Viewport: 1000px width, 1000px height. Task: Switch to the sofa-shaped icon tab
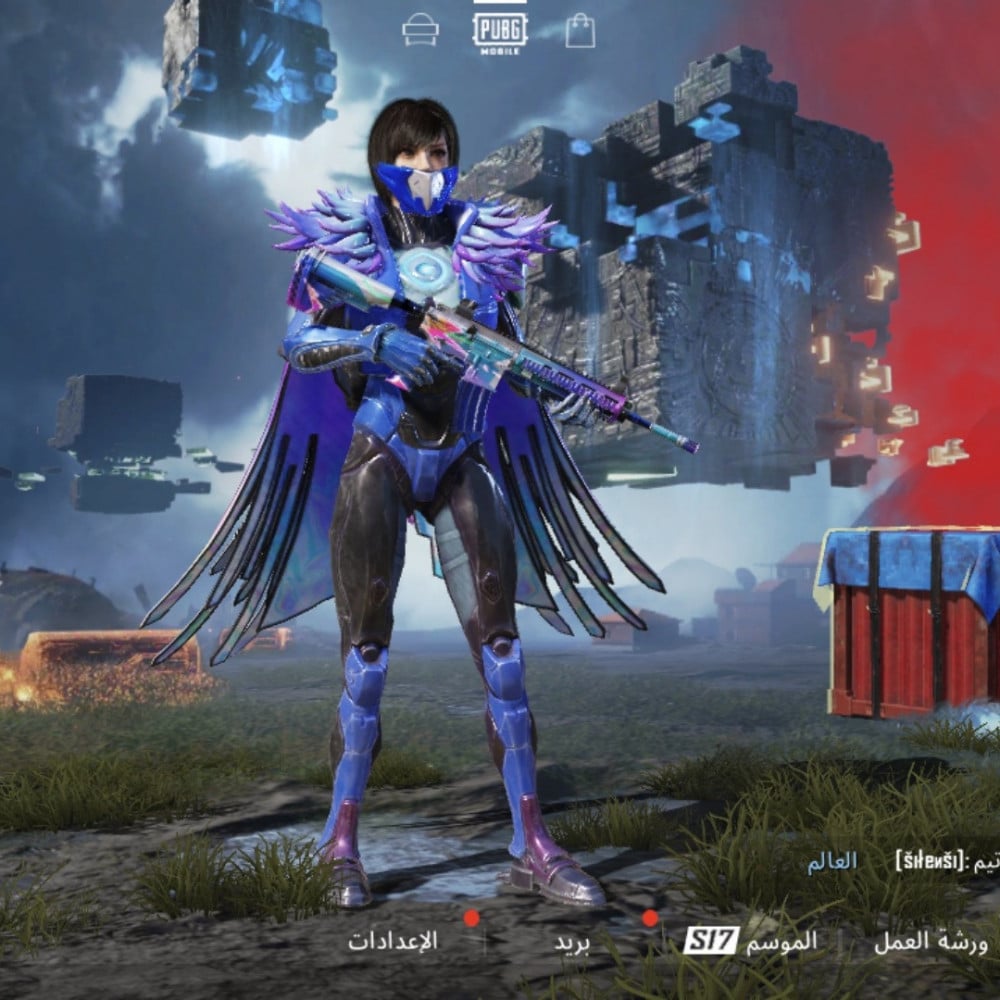pyautogui.click(x=420, y=31)
